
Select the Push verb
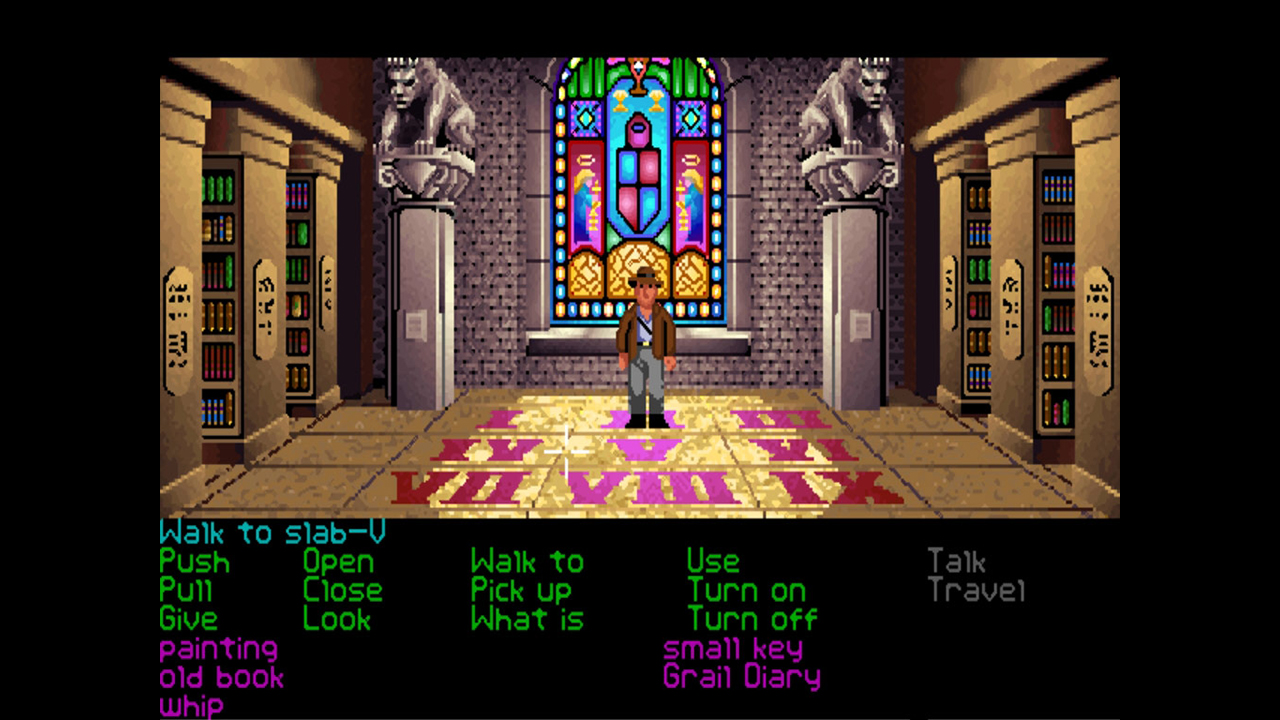coord(194,562)
